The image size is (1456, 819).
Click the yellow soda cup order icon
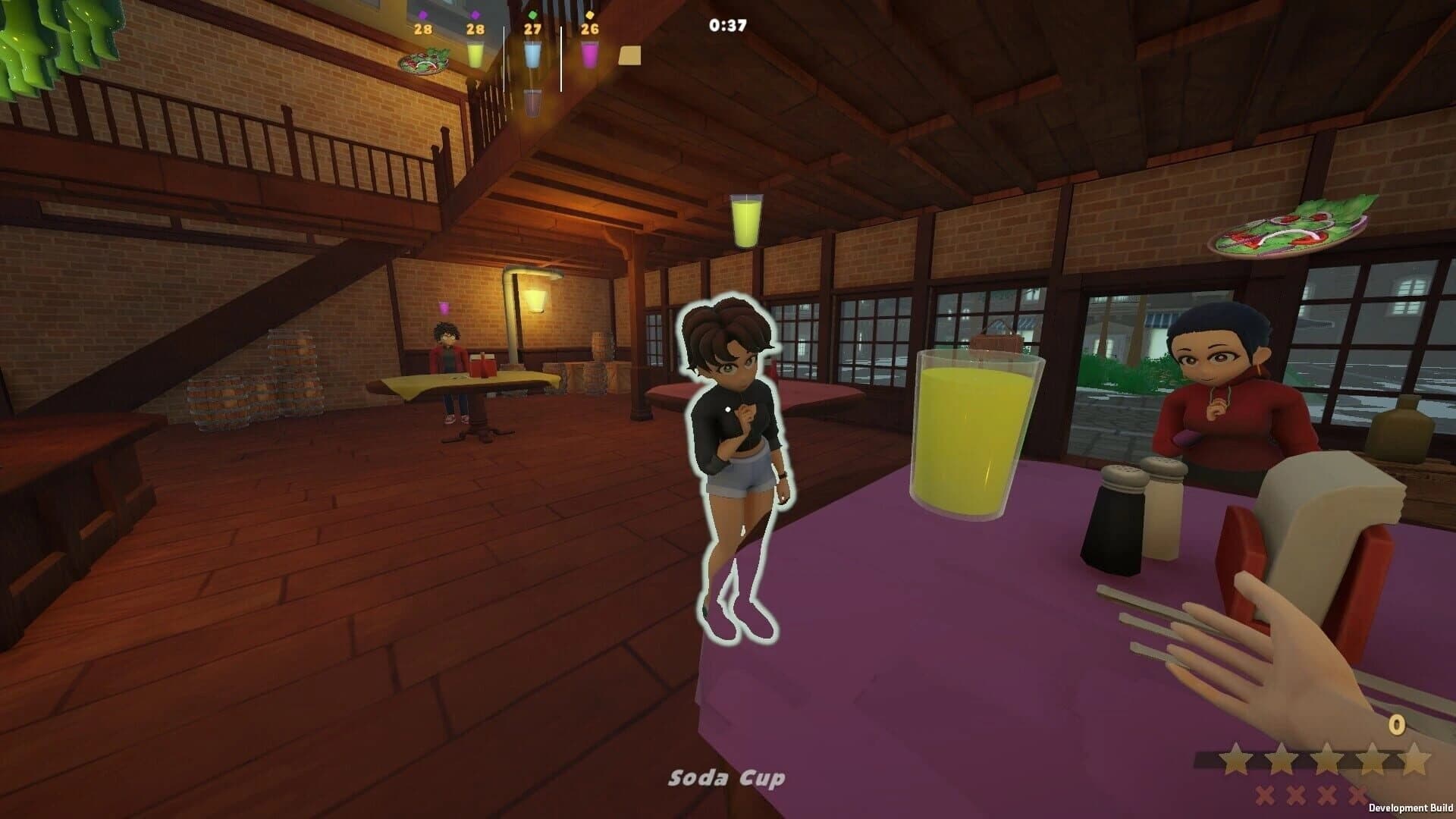pyautogui.click(x=475, y=55)
